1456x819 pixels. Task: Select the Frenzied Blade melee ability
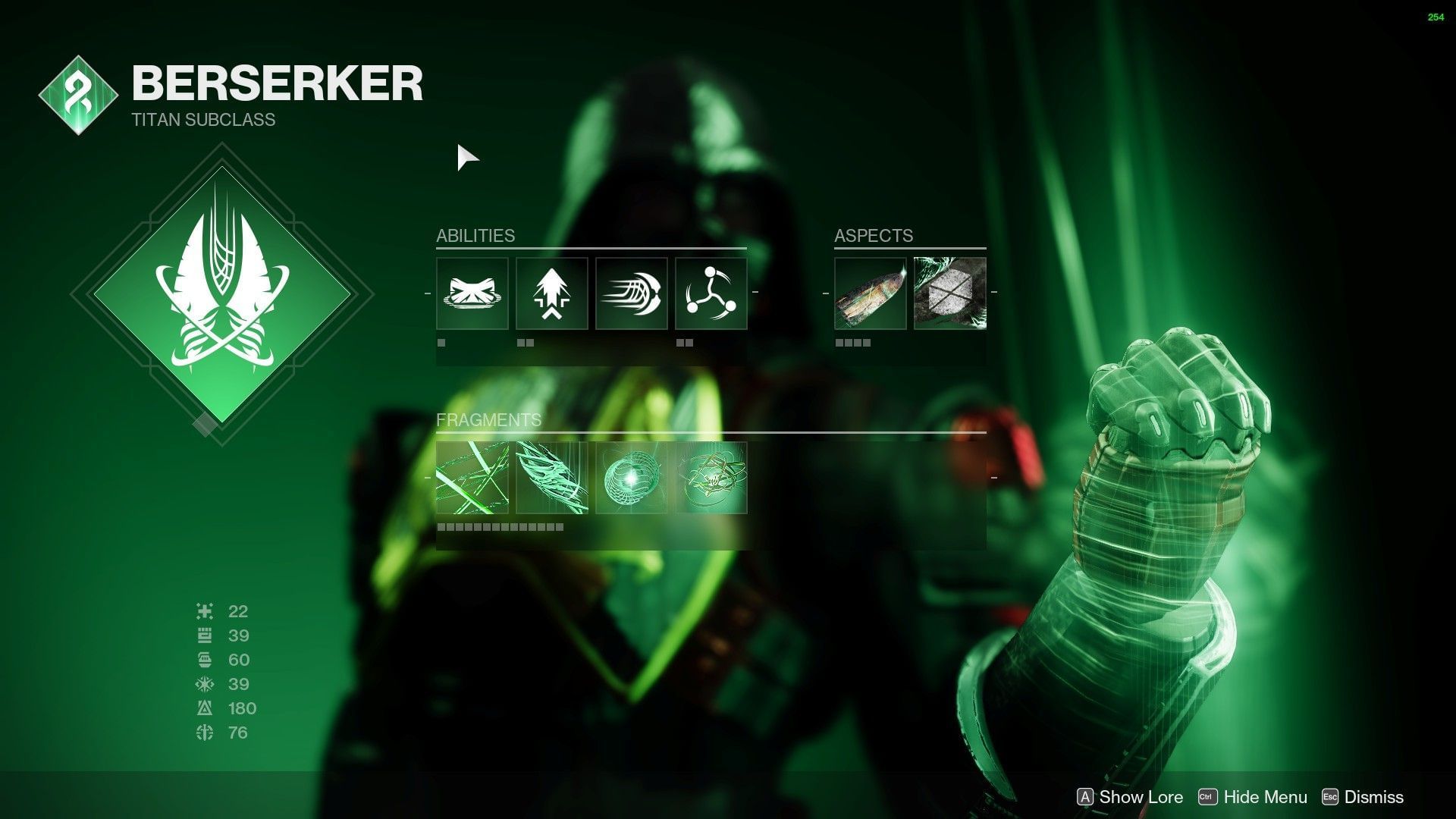click(631, 296)
